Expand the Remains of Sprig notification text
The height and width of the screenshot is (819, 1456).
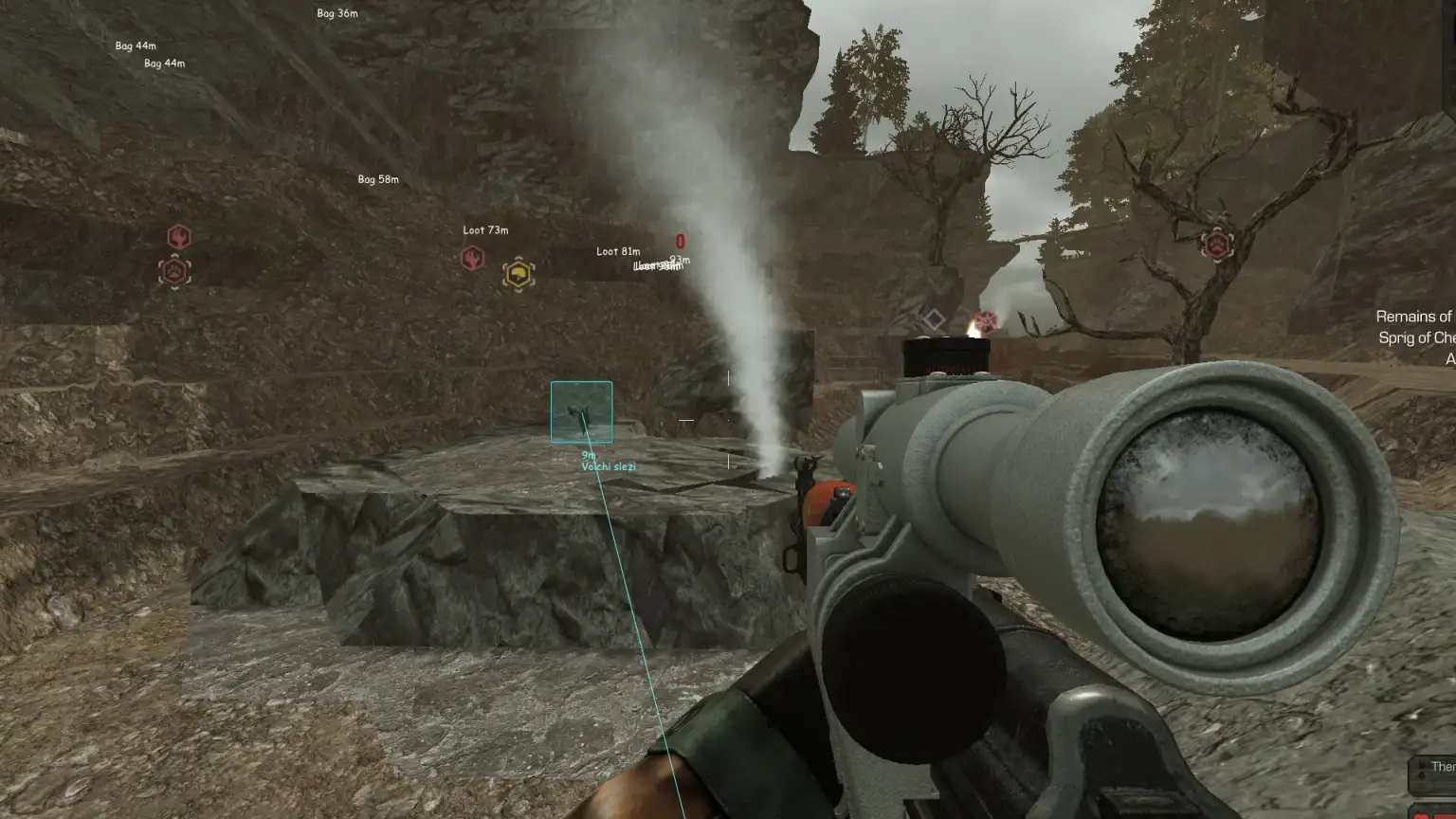[x=1416, y=327]
